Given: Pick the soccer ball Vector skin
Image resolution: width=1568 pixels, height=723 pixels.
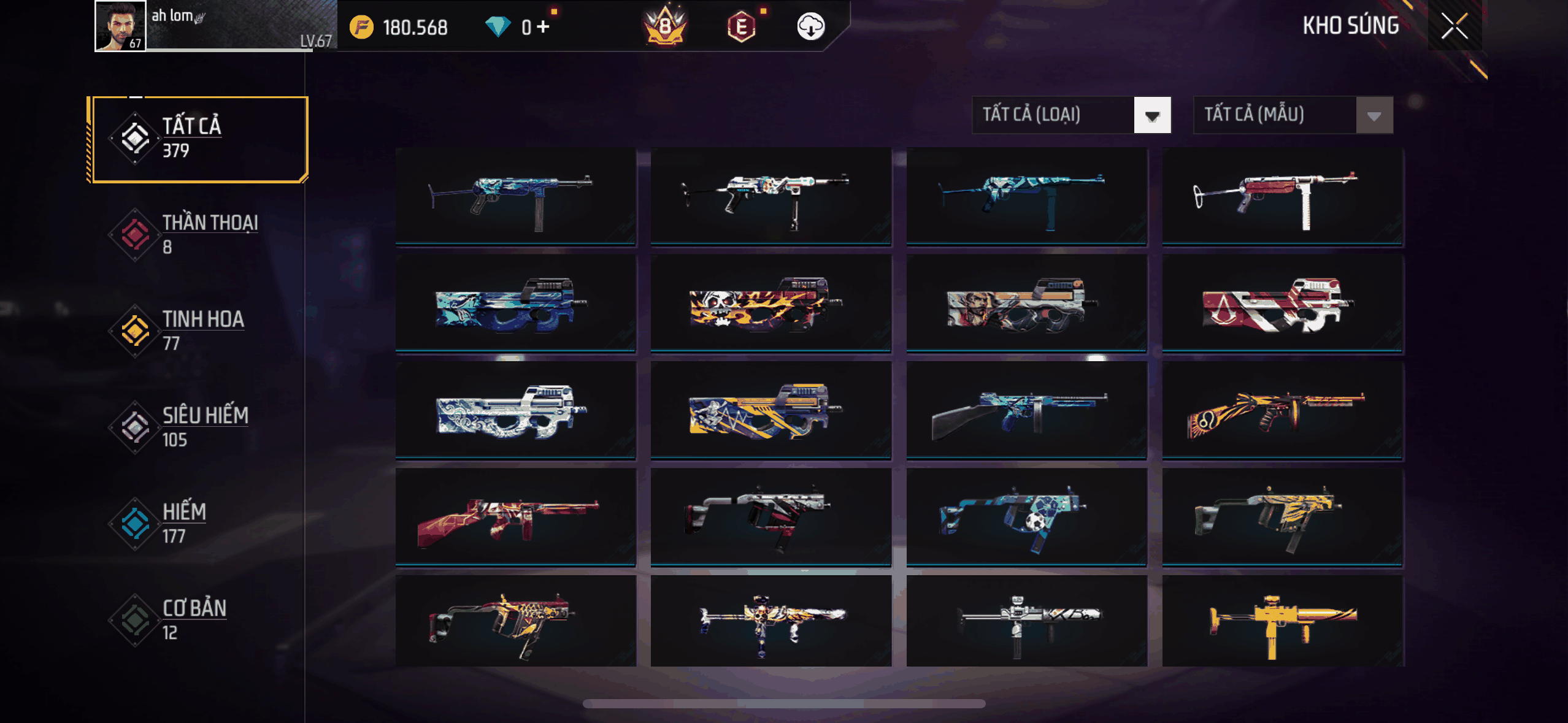Looking at the screenshot, I should [1026, 516].
